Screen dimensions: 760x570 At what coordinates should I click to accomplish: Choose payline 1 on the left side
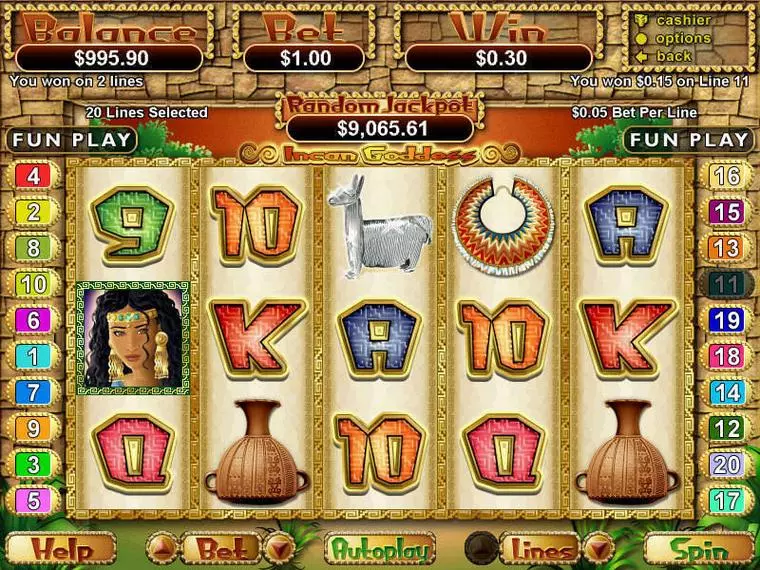tap(33, 356)
